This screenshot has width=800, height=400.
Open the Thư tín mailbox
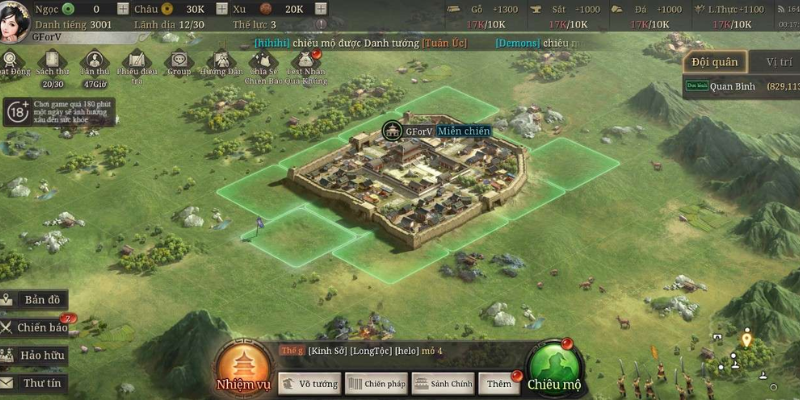(35, 382)
